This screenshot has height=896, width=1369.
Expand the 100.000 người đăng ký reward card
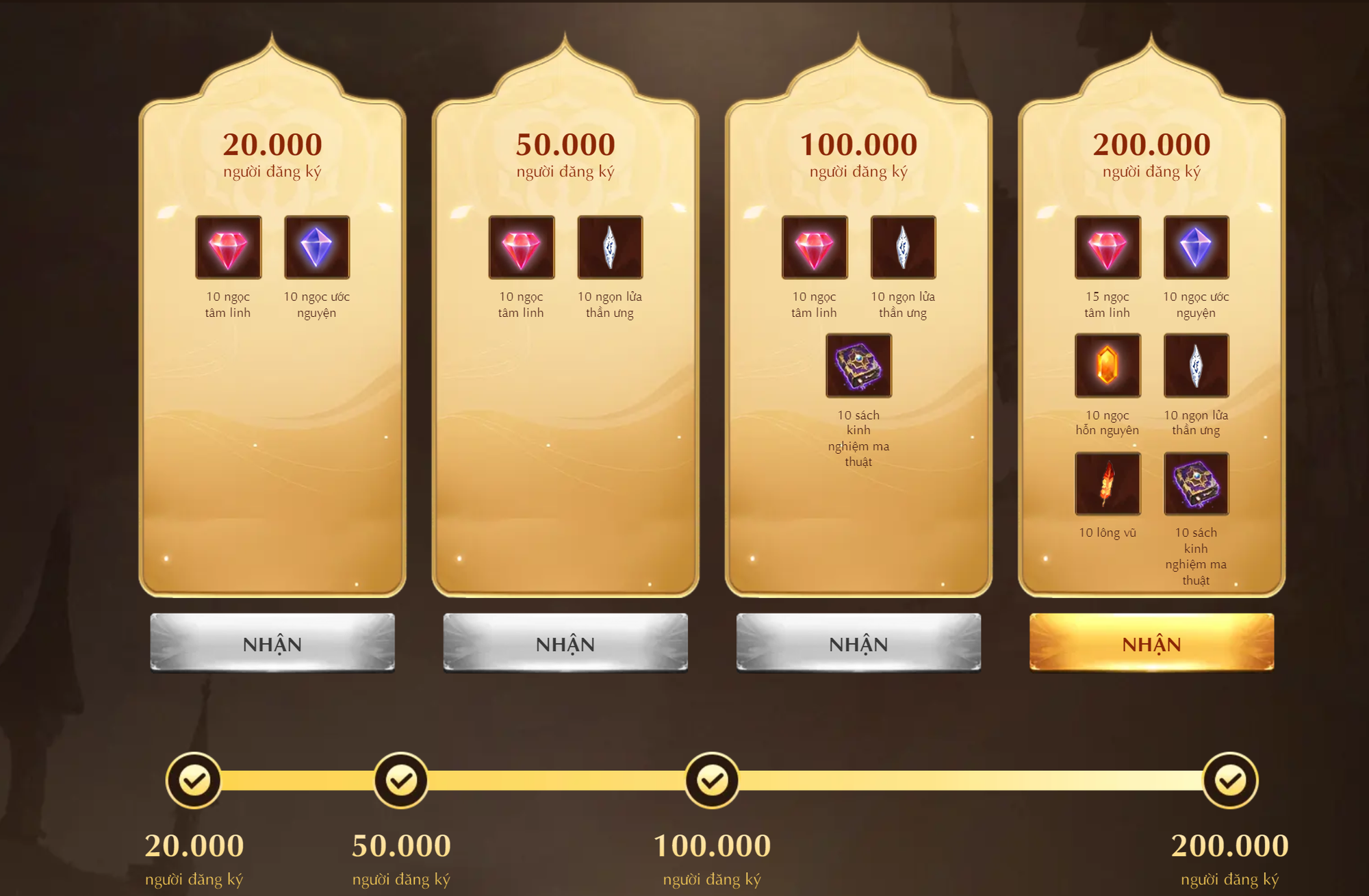(857, 342)
